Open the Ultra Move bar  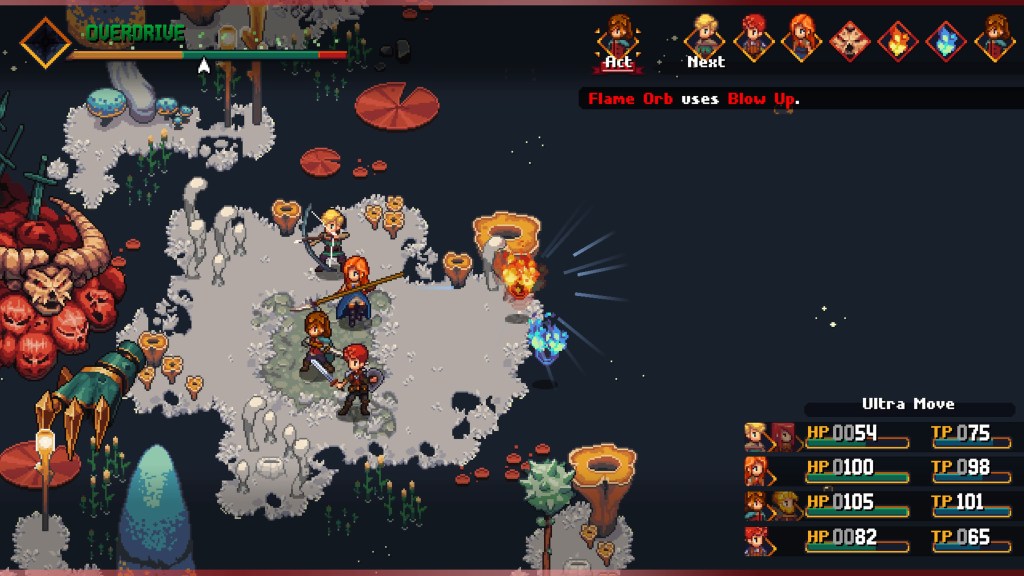[908, 405]
